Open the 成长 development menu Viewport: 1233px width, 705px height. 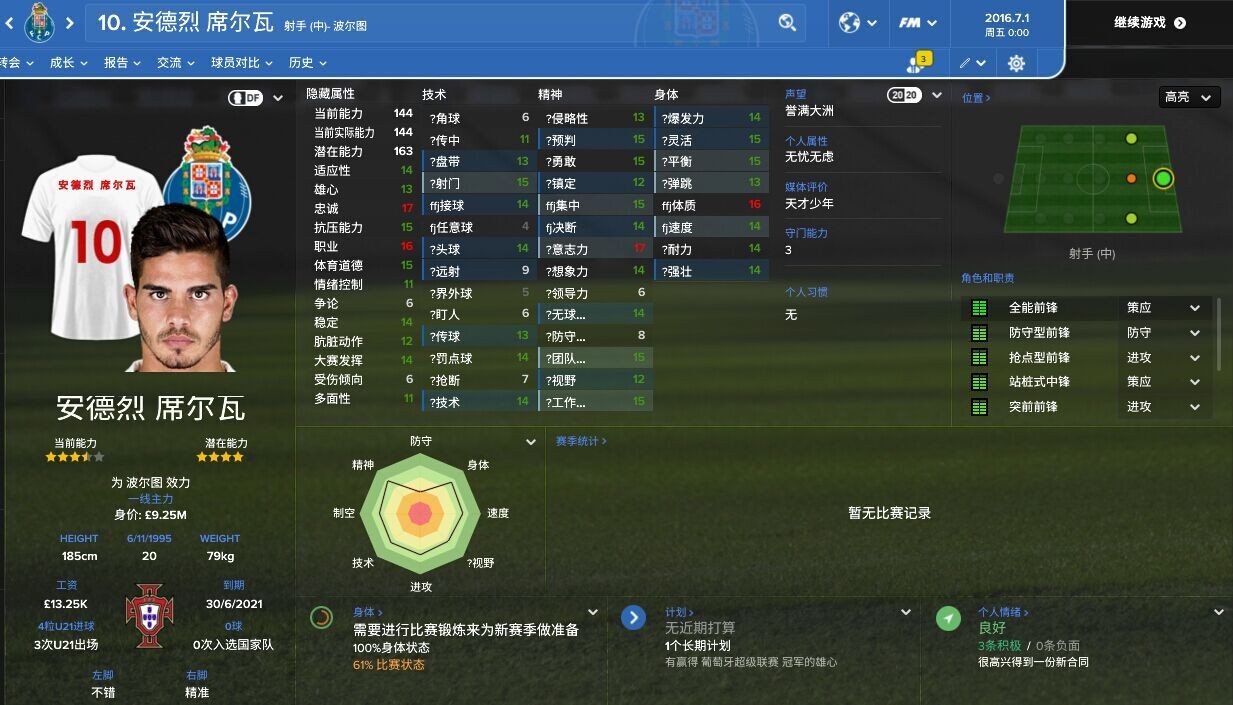coord(68,62)
